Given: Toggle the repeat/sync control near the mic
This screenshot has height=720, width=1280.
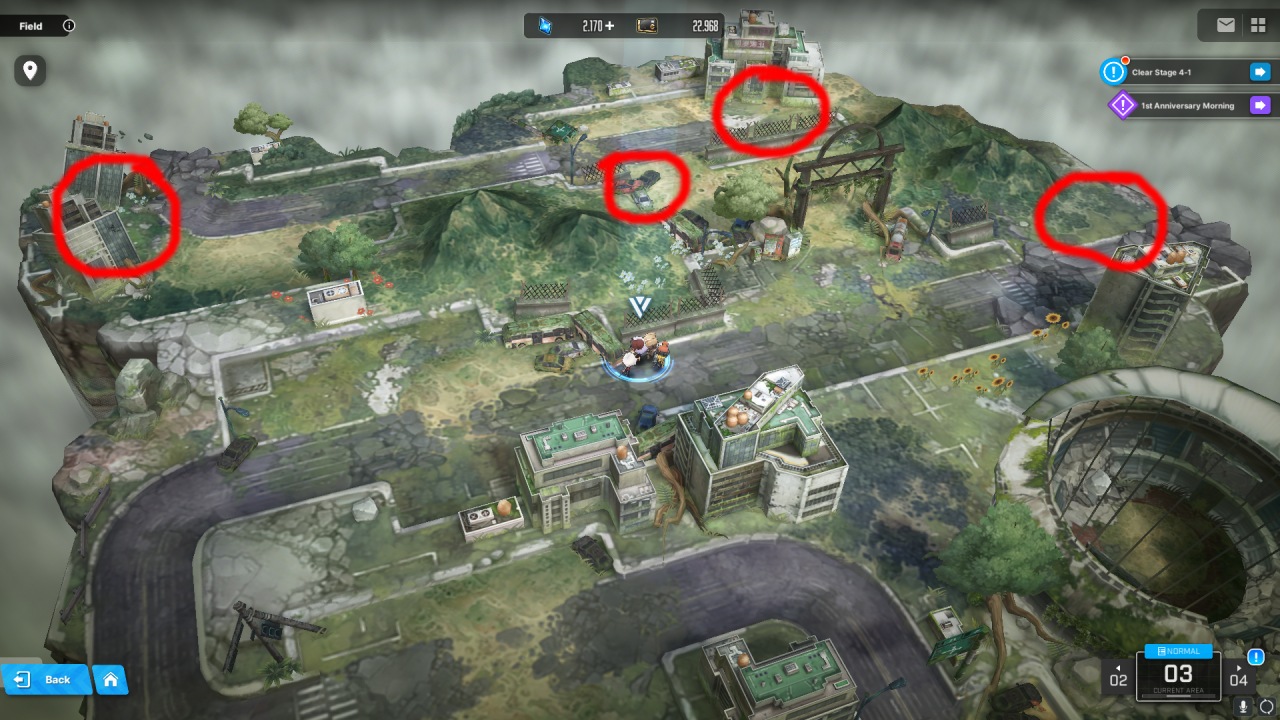Looking at the screenshot, I should click(x=1266, y=707).
